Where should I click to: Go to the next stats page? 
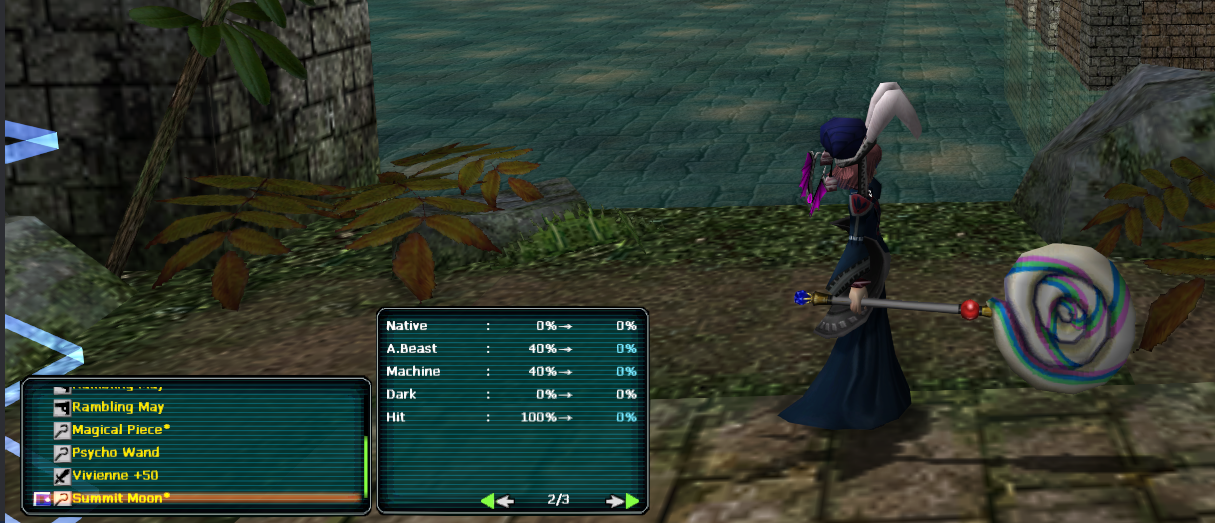pos(623,501)
